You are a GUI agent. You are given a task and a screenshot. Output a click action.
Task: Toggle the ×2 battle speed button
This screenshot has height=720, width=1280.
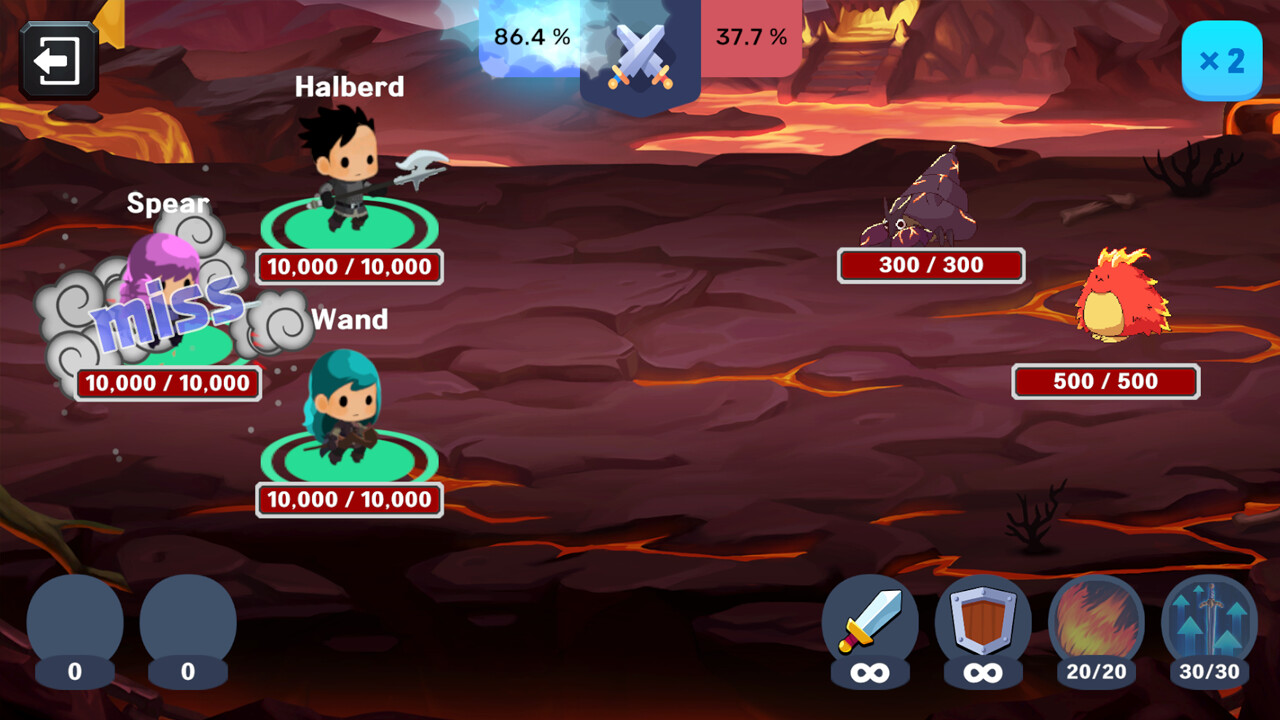click(1221, 60)
